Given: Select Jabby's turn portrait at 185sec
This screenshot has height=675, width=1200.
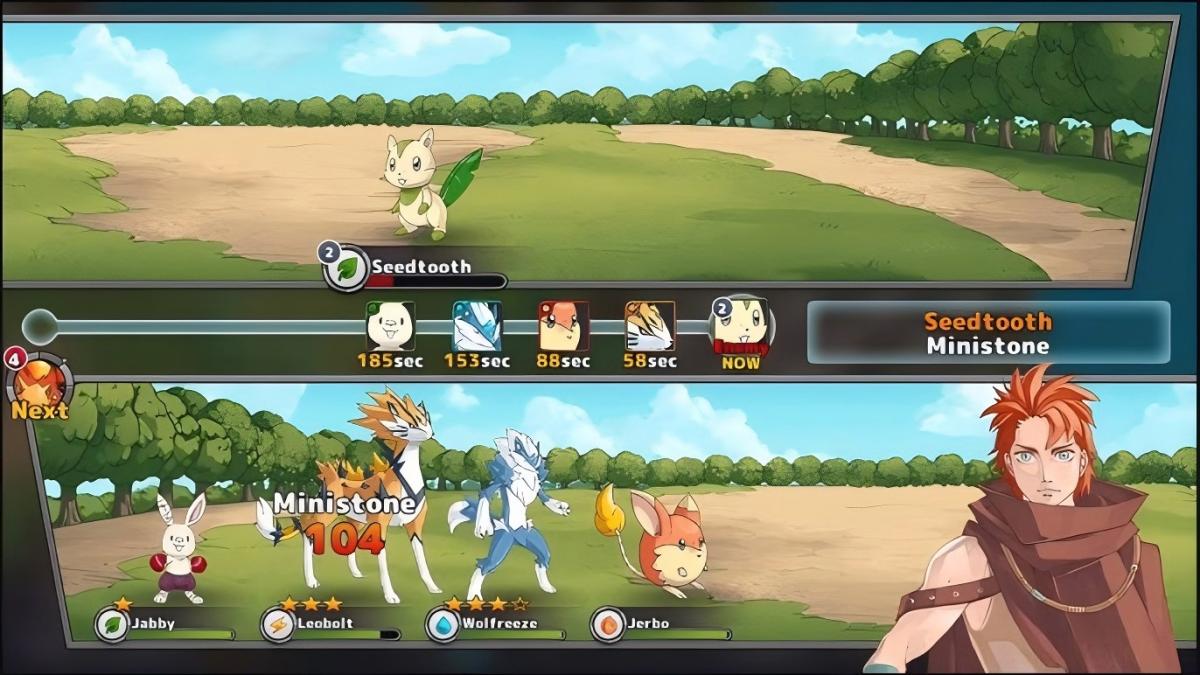Looking at the screenshot, I should coord(390,326).
